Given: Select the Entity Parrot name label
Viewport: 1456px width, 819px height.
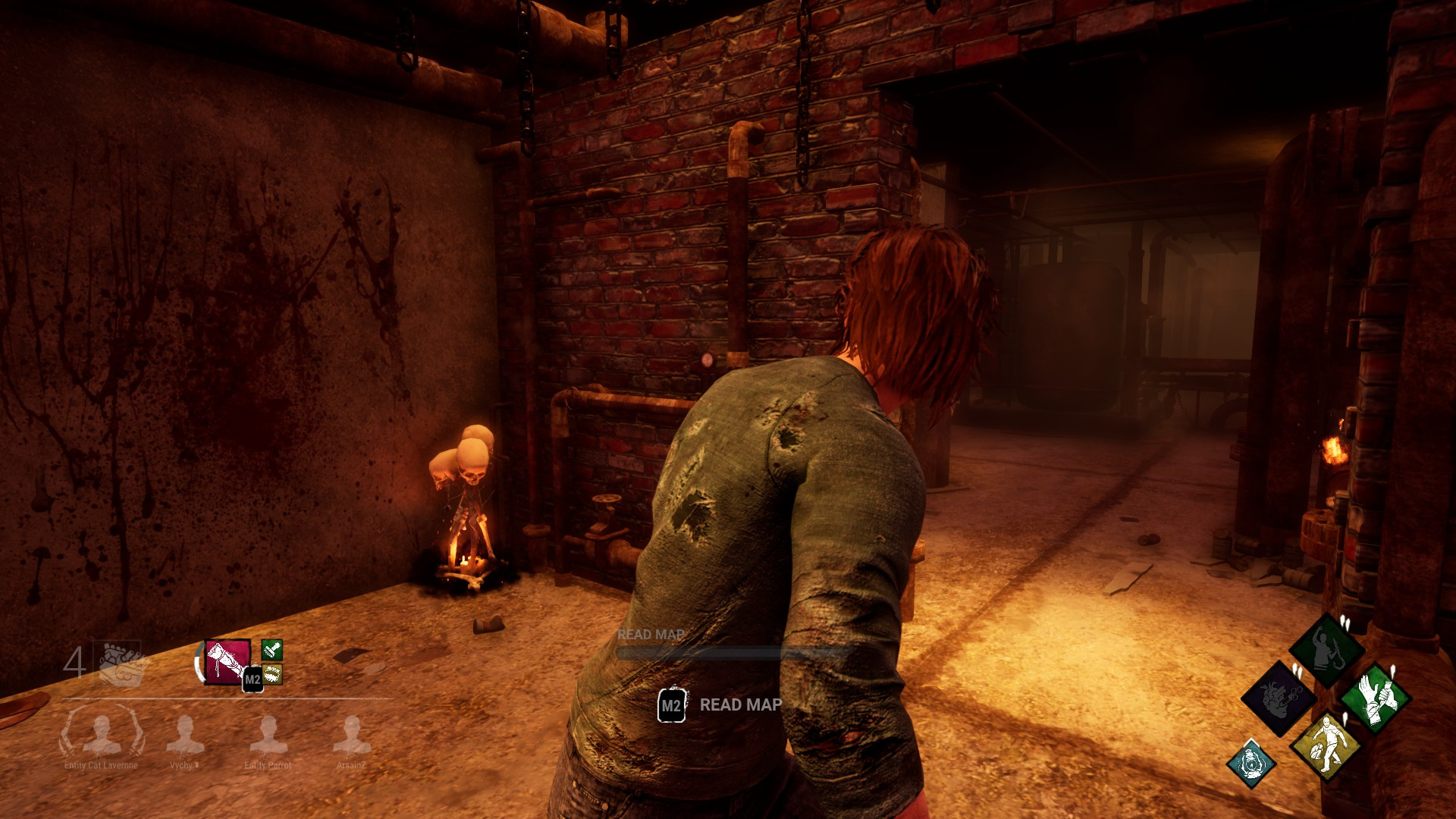Looking at the screenshot, I should click(x=268, y=765).
